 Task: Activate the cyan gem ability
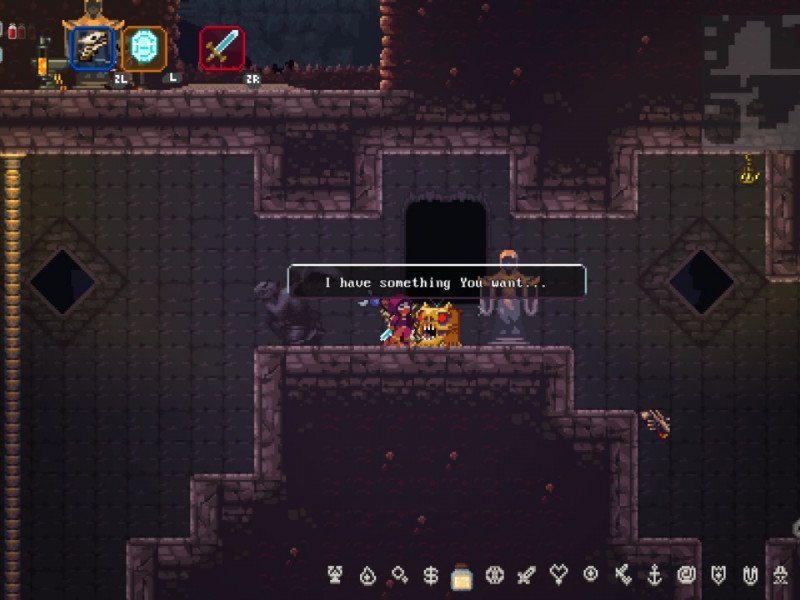[x=145, y=48]
